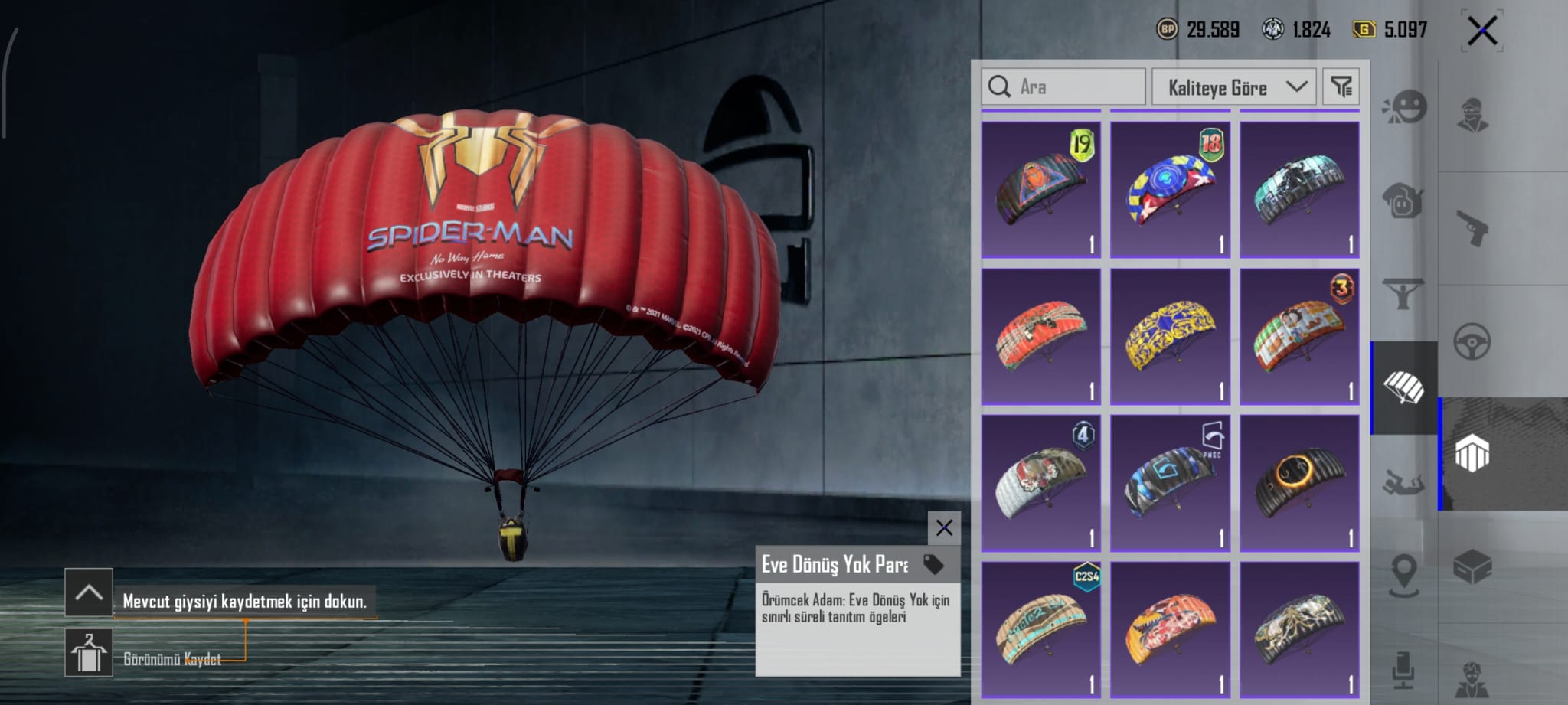Close the inventory screen with the X
The image size is (1568, 705).
(1482, 31)
